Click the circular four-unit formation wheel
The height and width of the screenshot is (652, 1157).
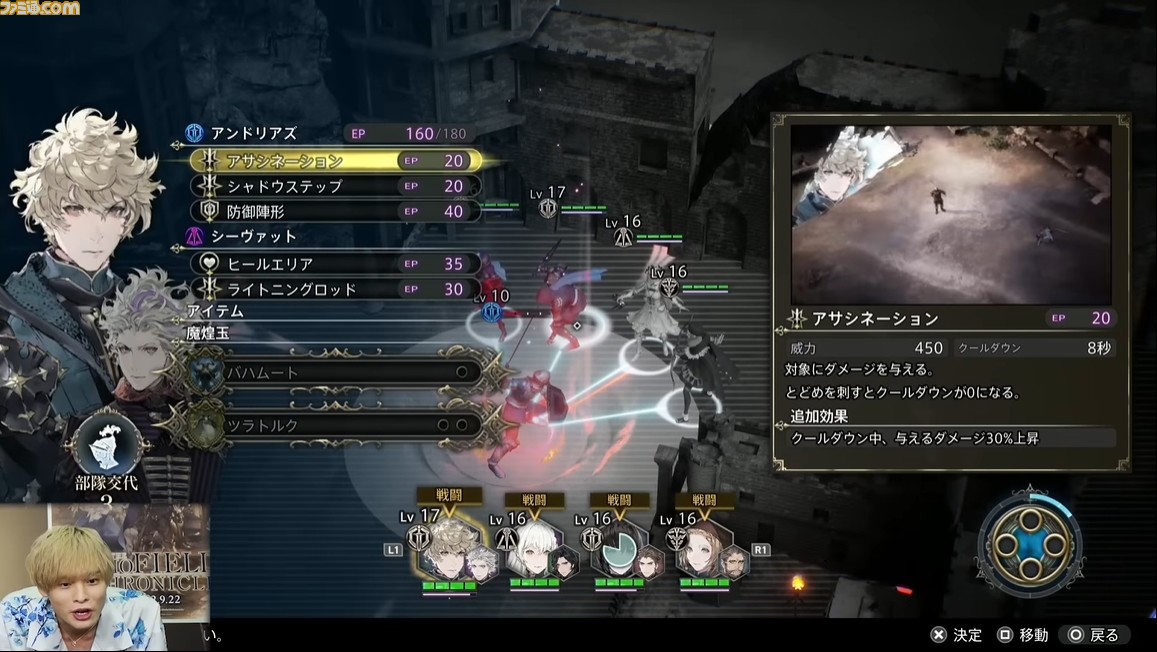pyautogui.click(x=1027, y=541)
